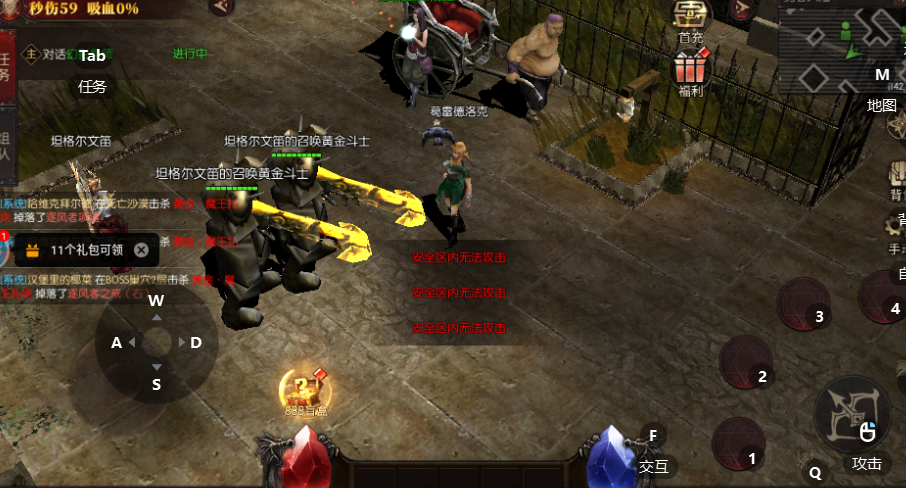Dismiss the gift pack notification

[x=142, y=250]
